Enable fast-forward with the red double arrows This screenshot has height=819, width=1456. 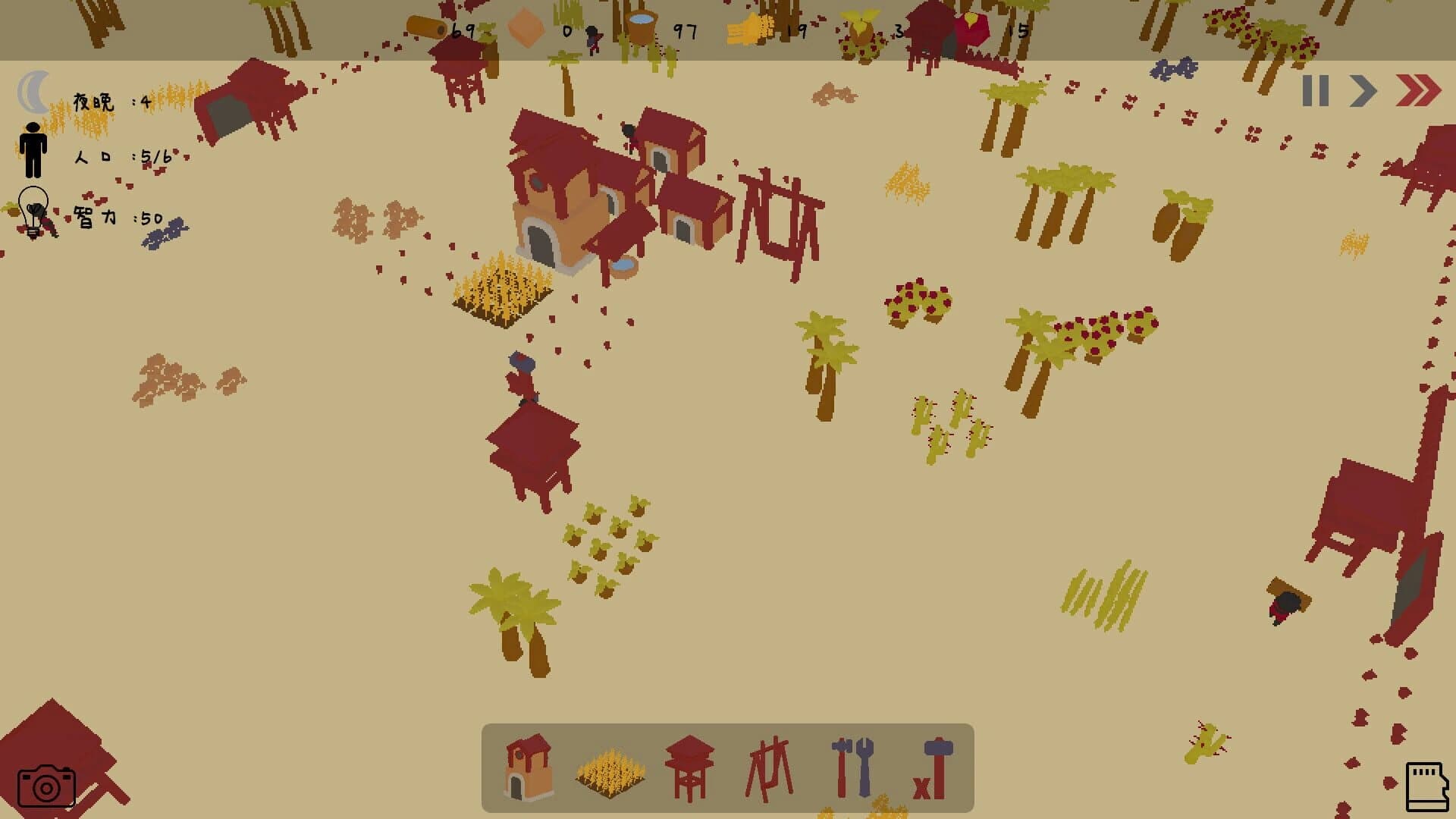1417,91
